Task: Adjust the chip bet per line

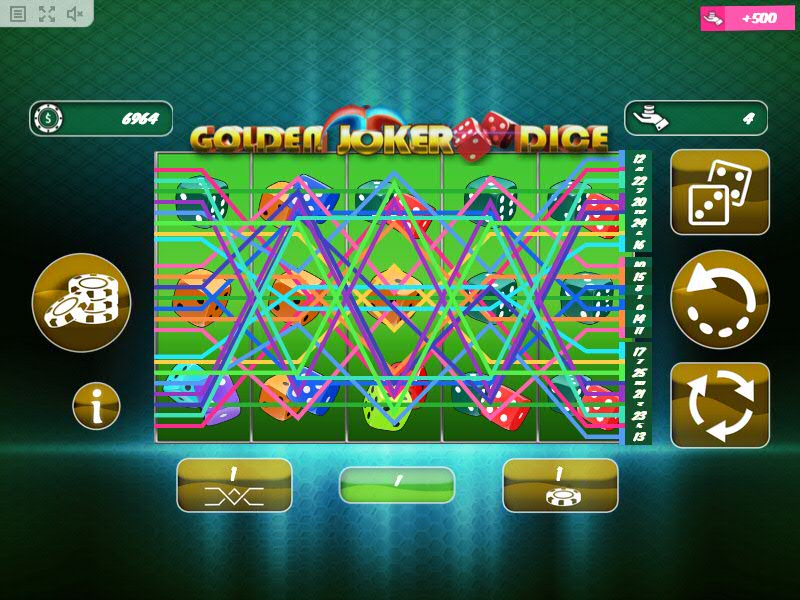Action: pos(559,485)
